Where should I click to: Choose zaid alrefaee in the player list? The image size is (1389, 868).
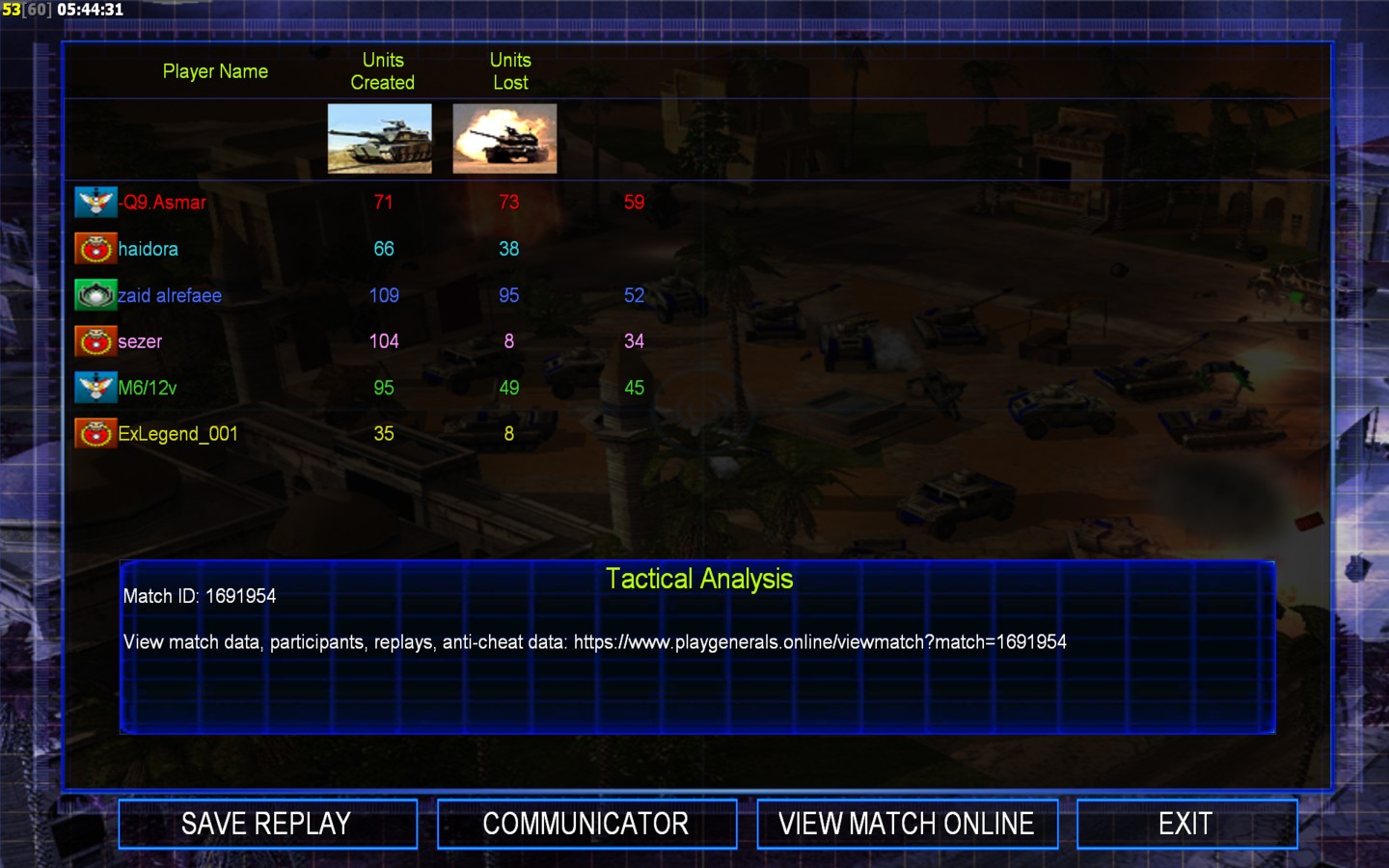pos(170,295)
